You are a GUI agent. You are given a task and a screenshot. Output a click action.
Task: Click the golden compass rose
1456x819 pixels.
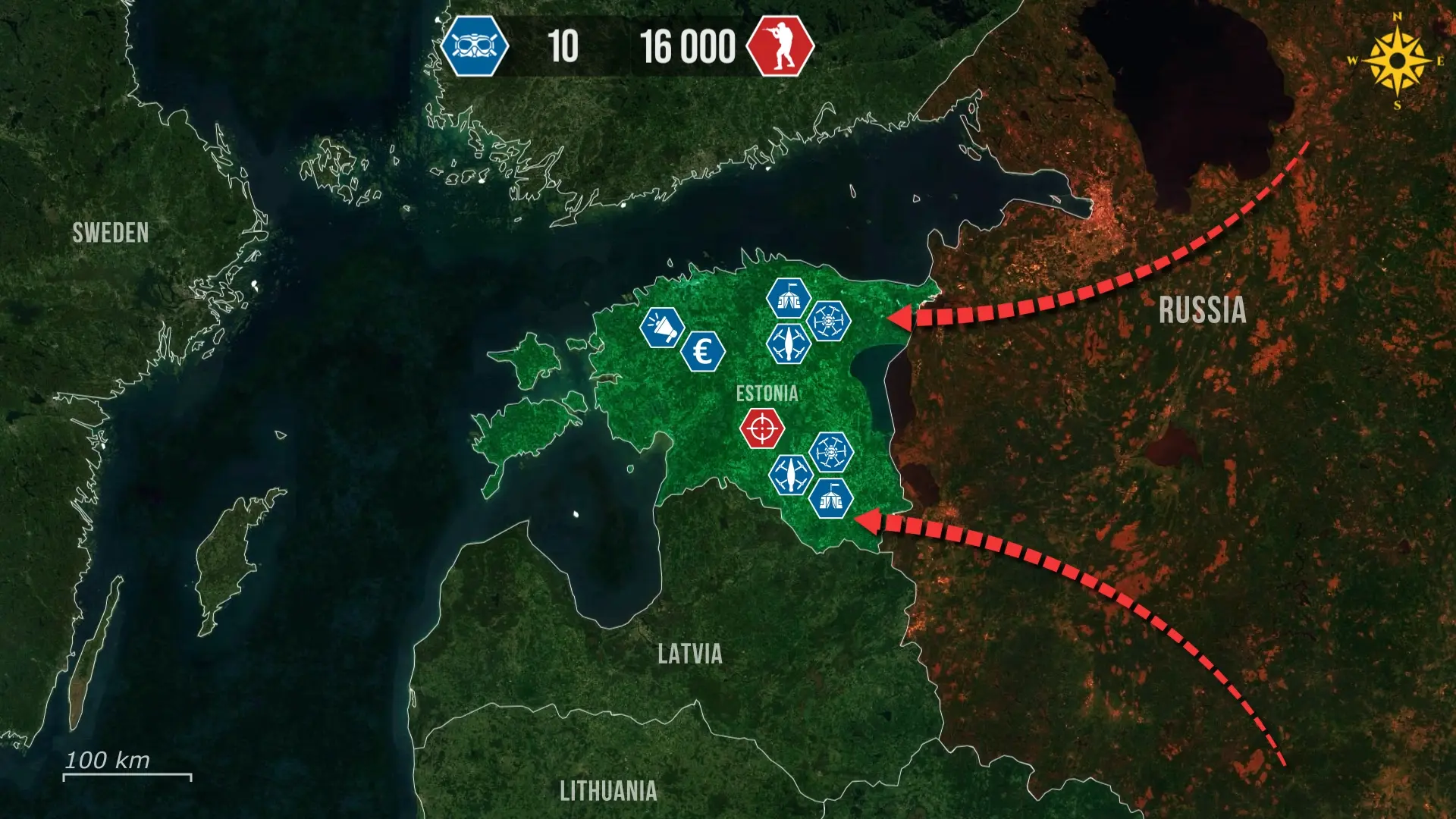[x=1397, y=61]
